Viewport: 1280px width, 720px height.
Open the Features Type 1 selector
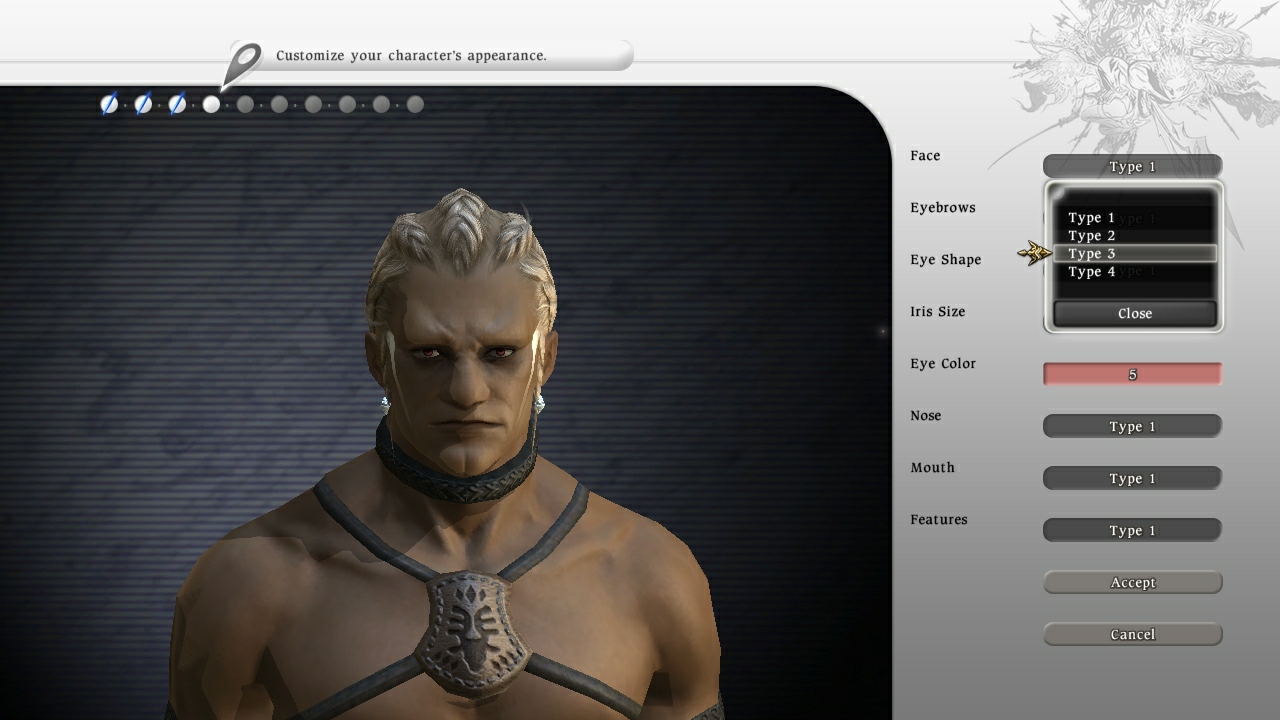1132,530
